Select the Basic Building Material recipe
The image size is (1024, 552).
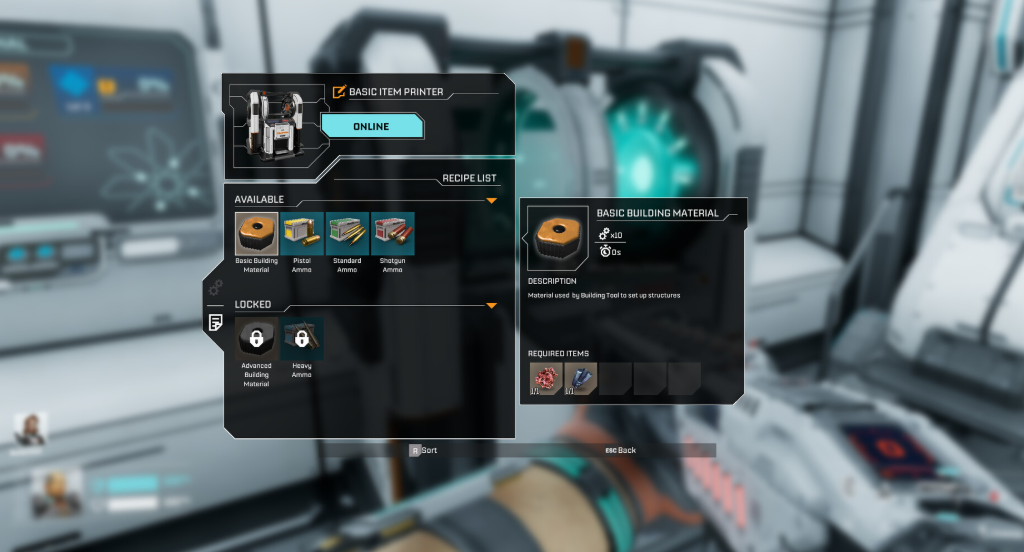click(x=257, y=234)
